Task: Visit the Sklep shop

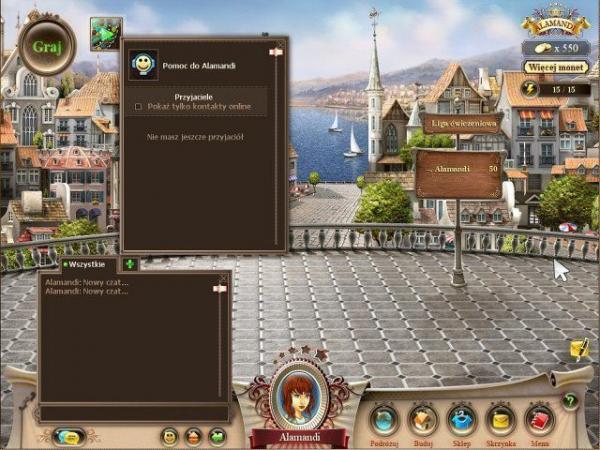Action: 461,419
